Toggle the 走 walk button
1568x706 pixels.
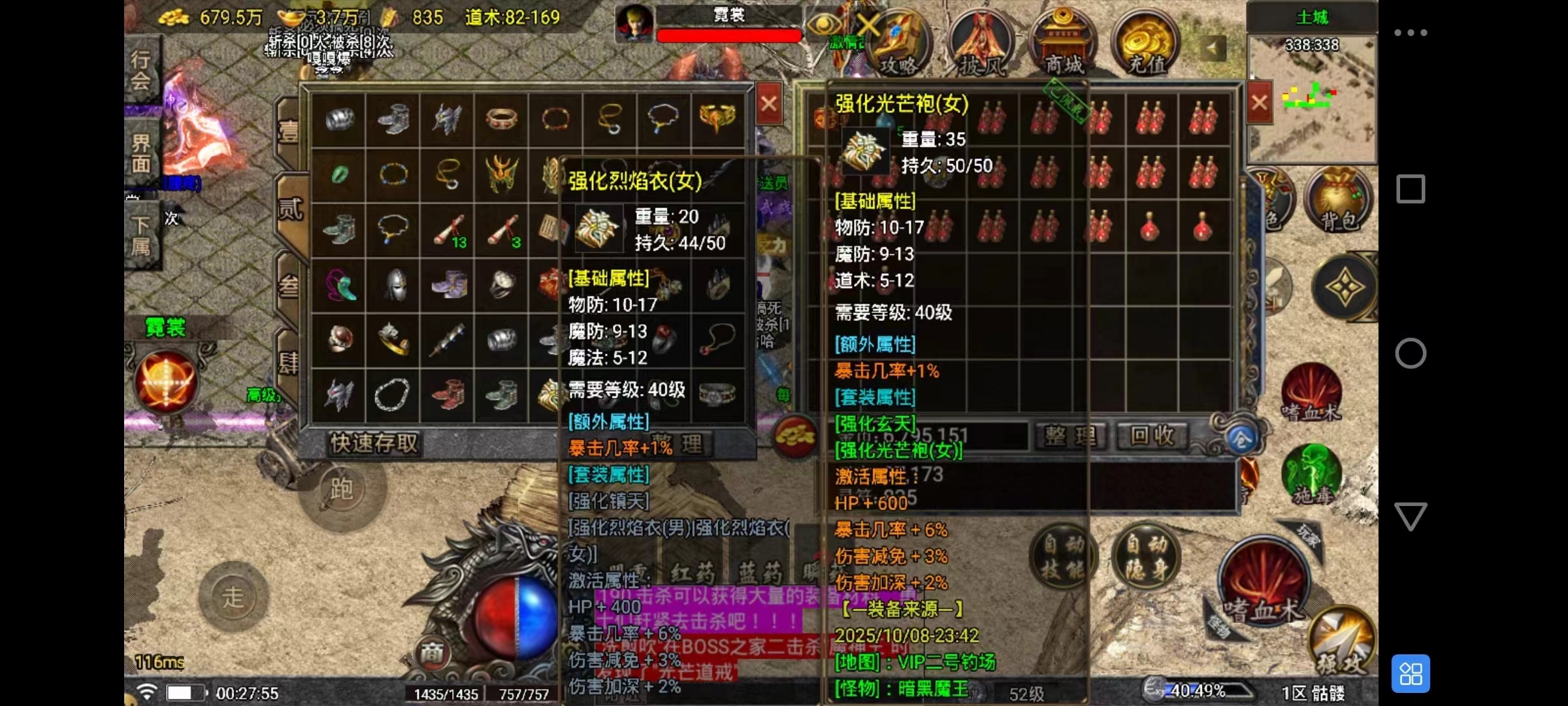pos(233,597)
